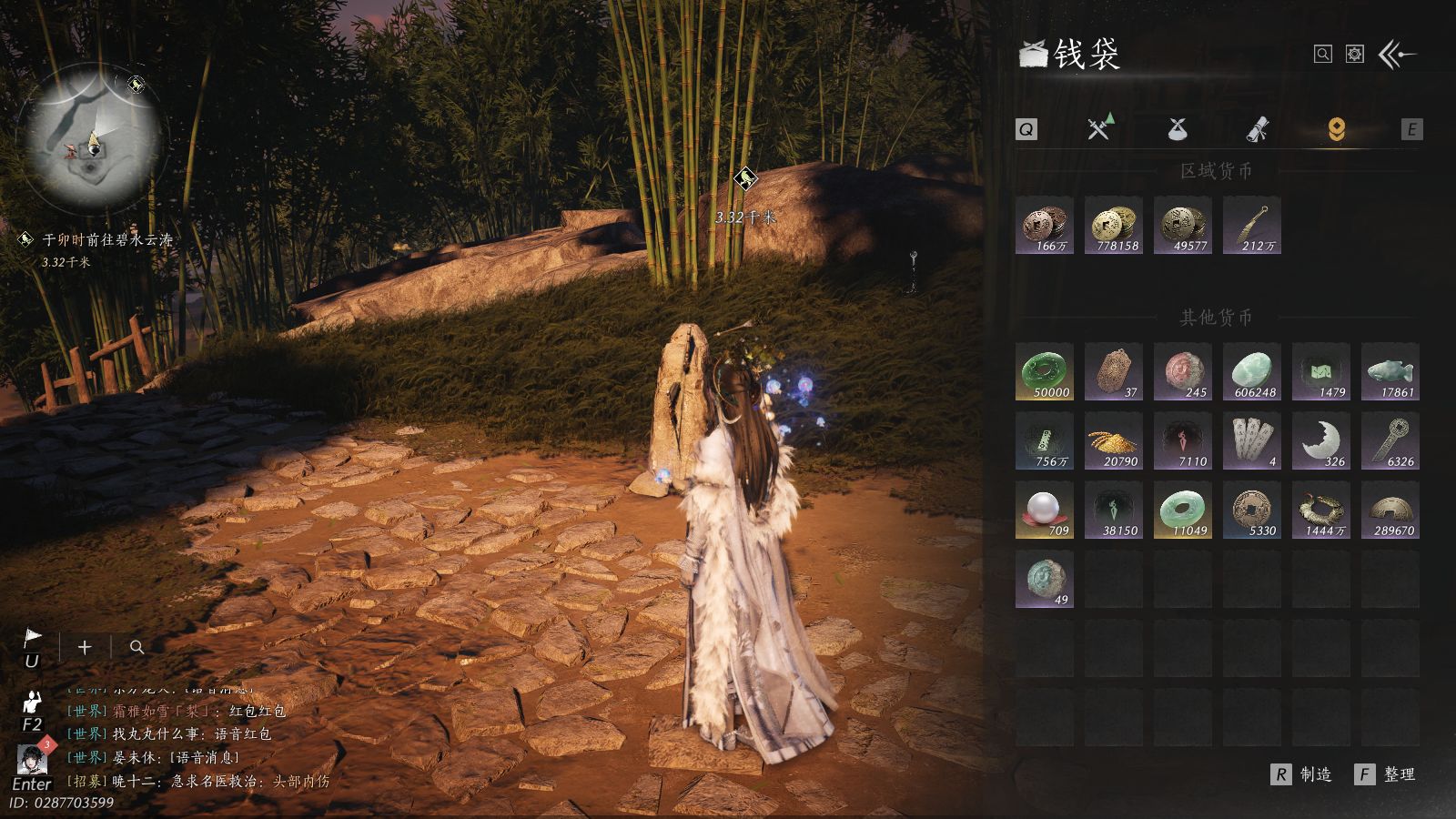Select the white crescent moon currency
Image resolution: width=1456 pixels, height=819 pixels.
(x=1321, y=441)
